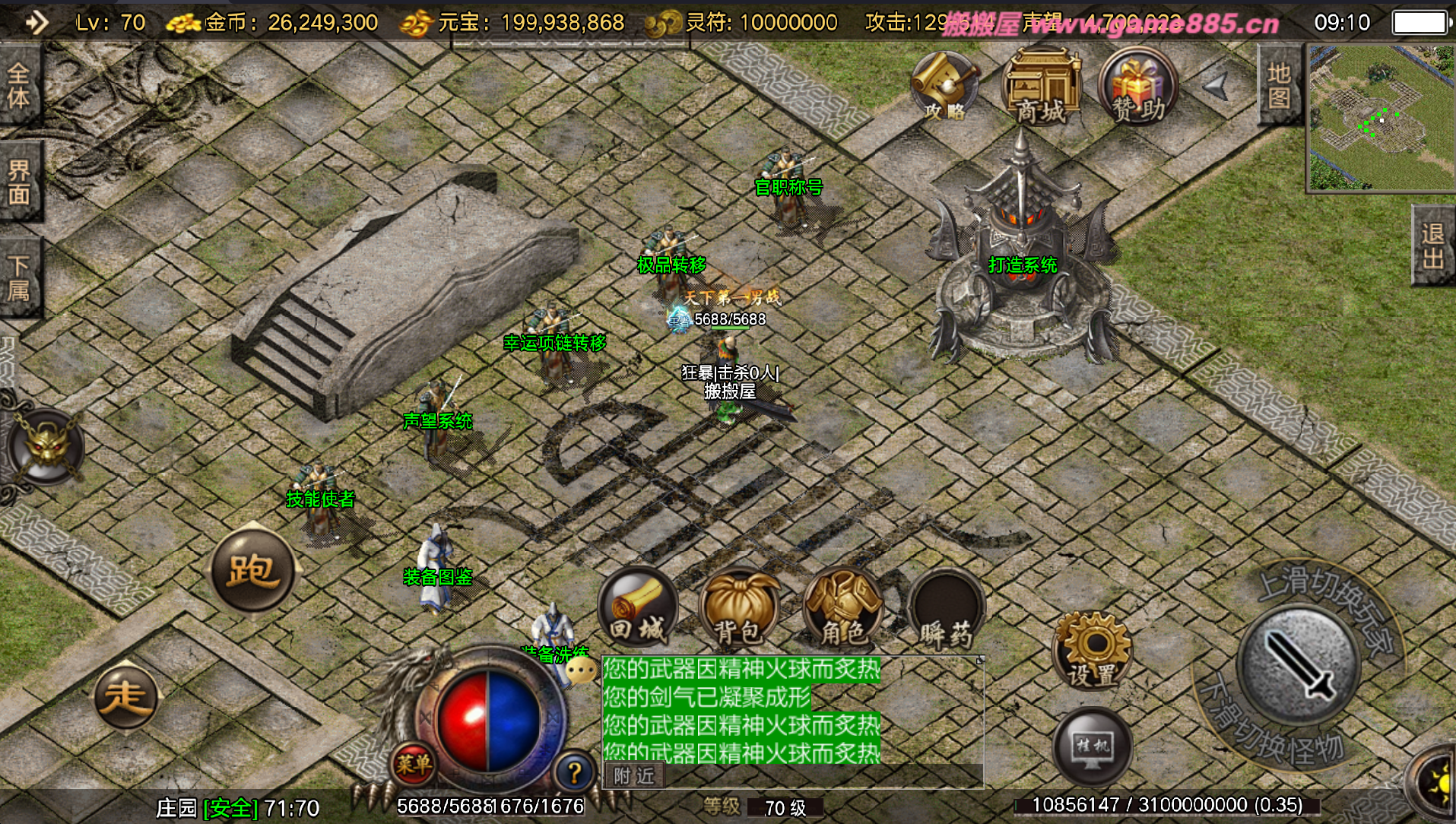Select the 全体 side tab

pyautogui.click(x=18, y=85)
